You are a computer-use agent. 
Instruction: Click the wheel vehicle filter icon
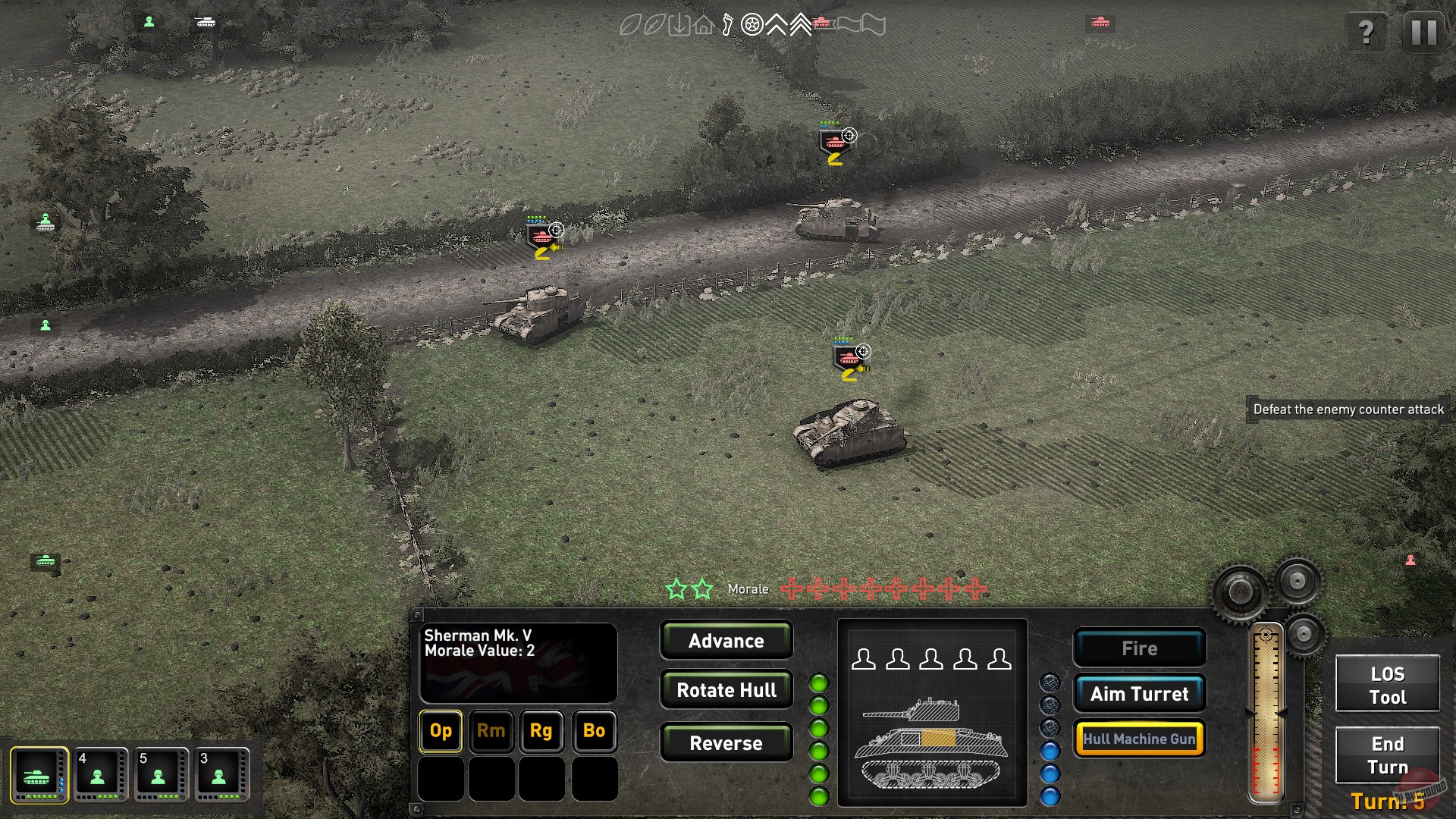[x=751, y=24]
